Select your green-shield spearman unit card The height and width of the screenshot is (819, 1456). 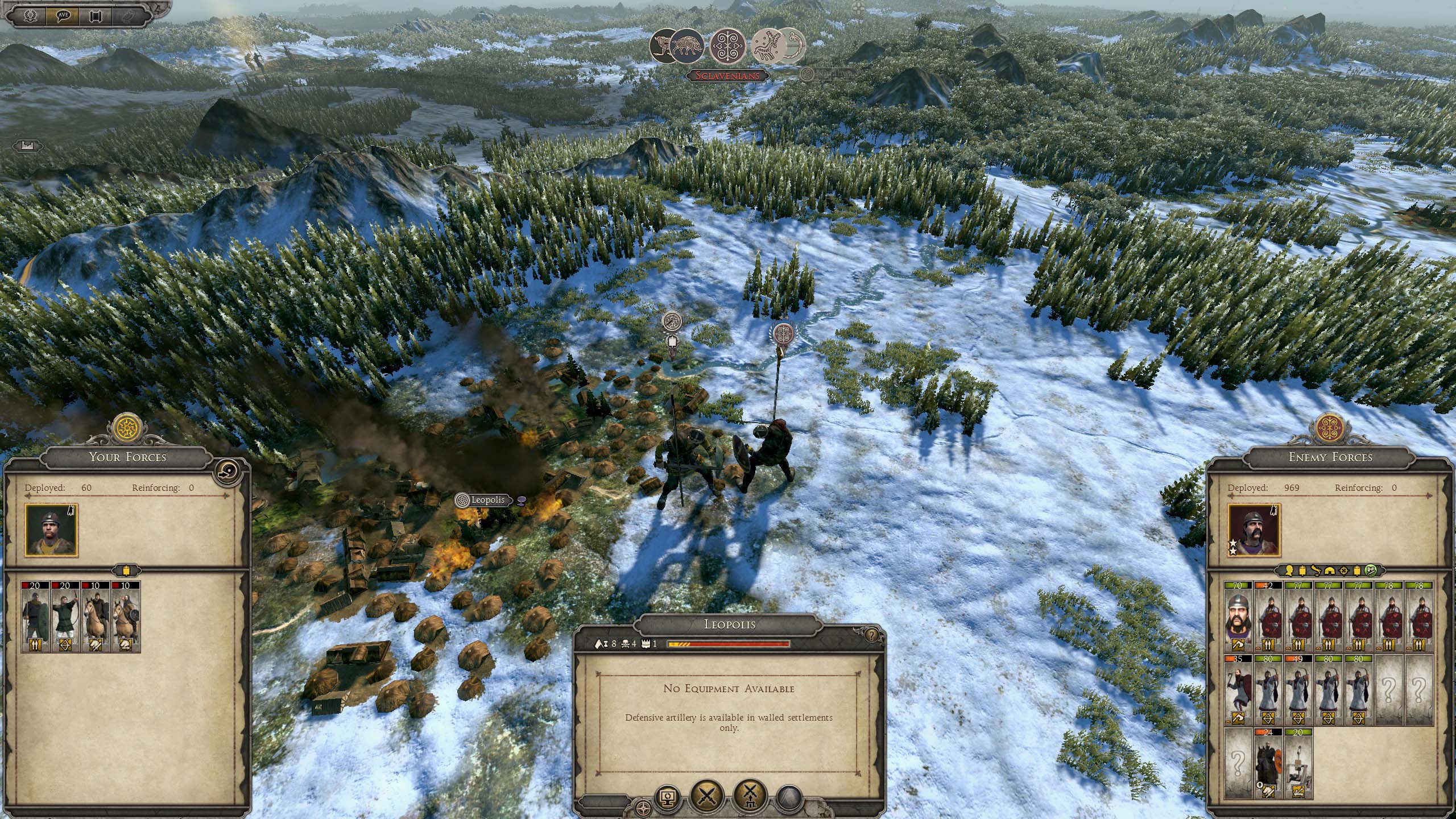[x=36, y=617]
